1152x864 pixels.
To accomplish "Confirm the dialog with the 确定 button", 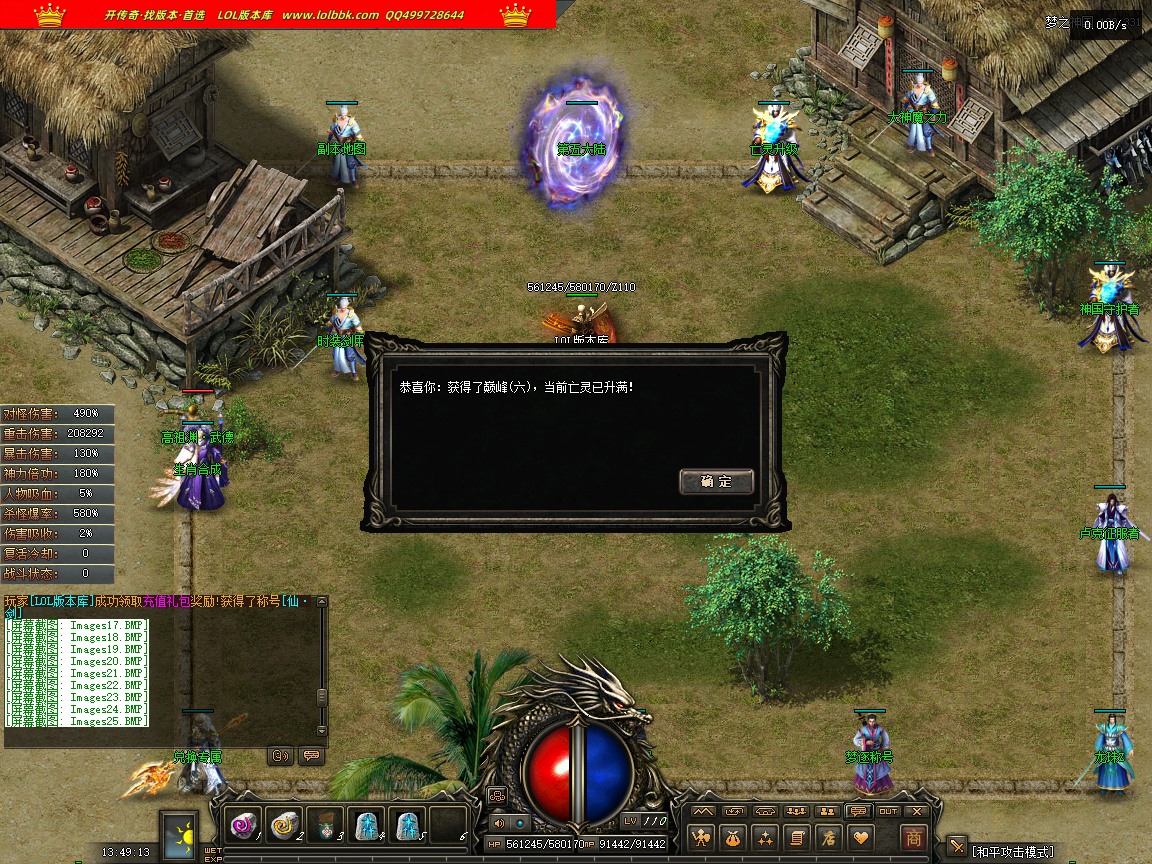I will point(716,481).
